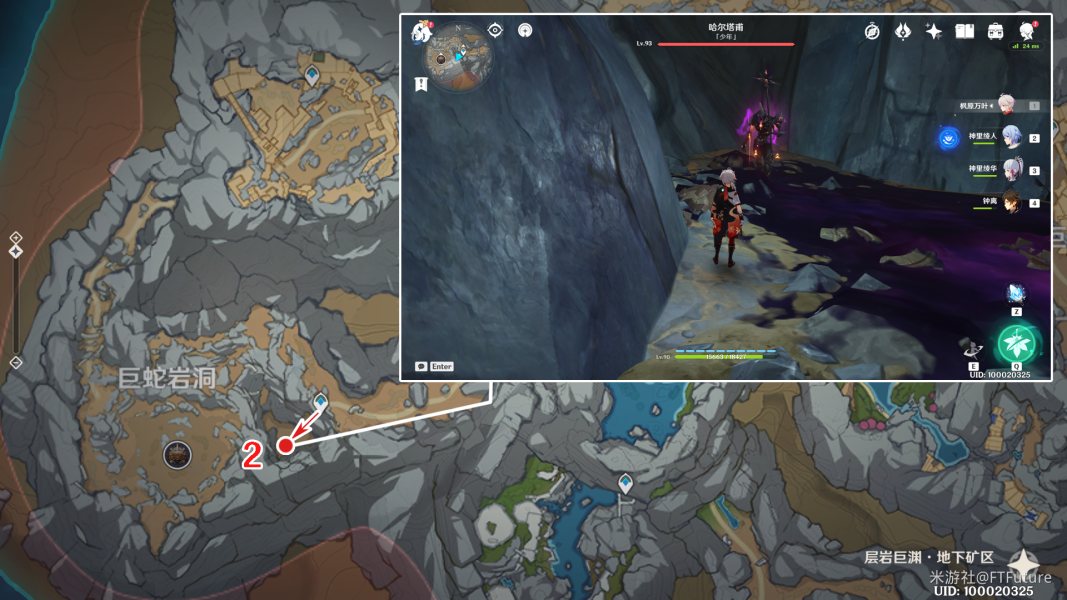Zoom in the map with plus button
The image size is (1067, 600).
pos(16,237)
